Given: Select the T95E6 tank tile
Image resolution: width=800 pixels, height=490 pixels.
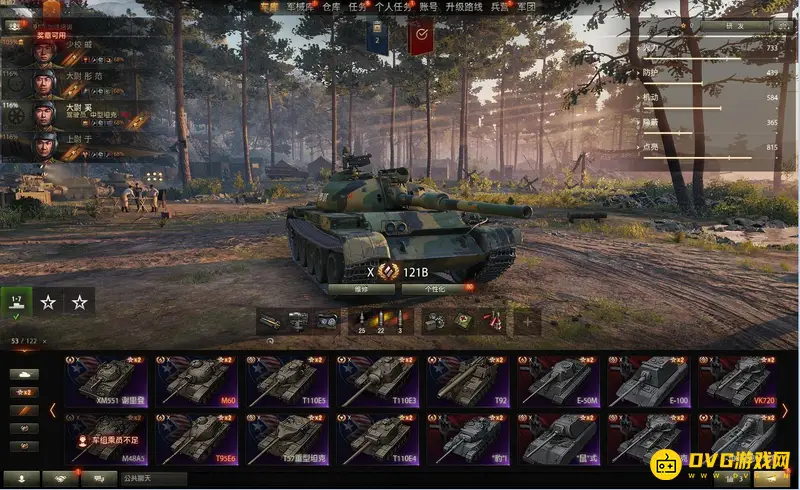Looking at the screenshot, I should tap(197, 438).
